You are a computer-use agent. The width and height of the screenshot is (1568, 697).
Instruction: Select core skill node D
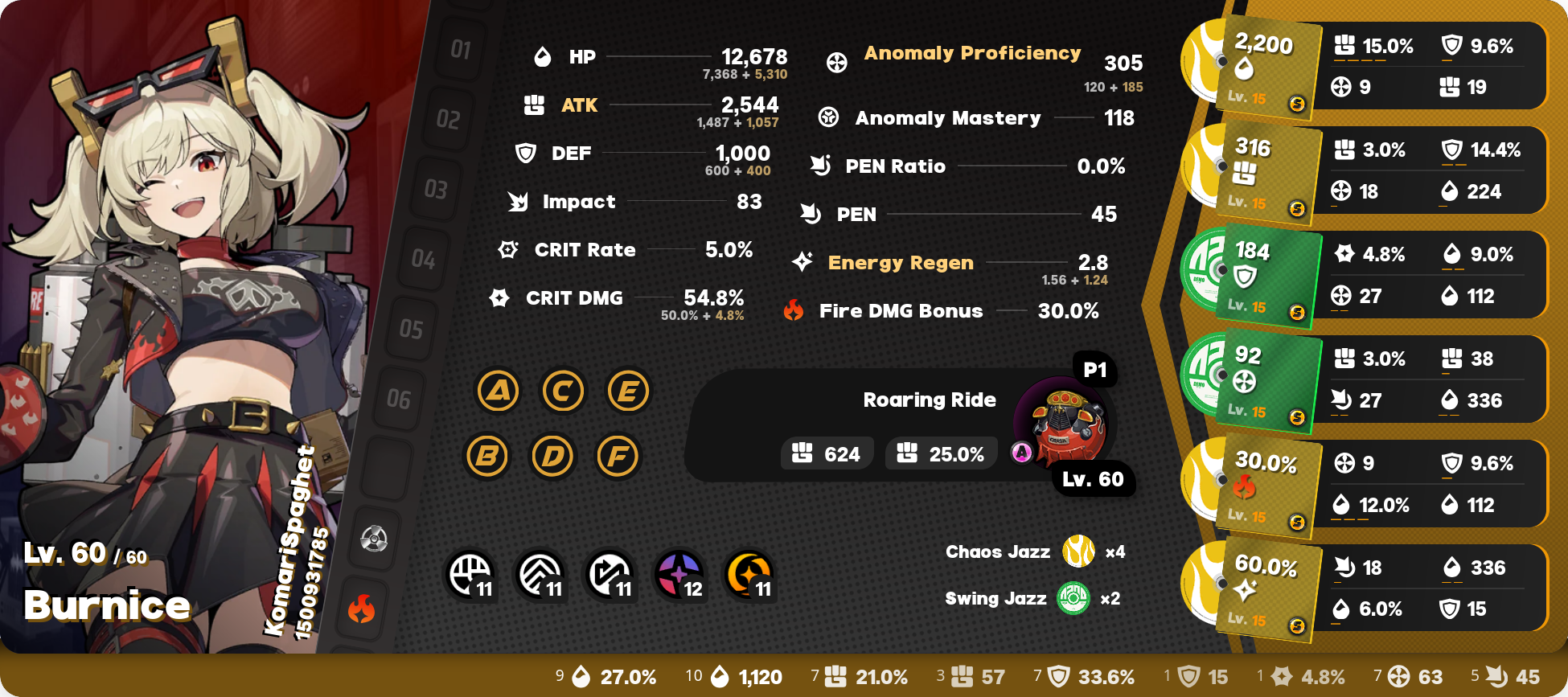click(x=552, y=456)
